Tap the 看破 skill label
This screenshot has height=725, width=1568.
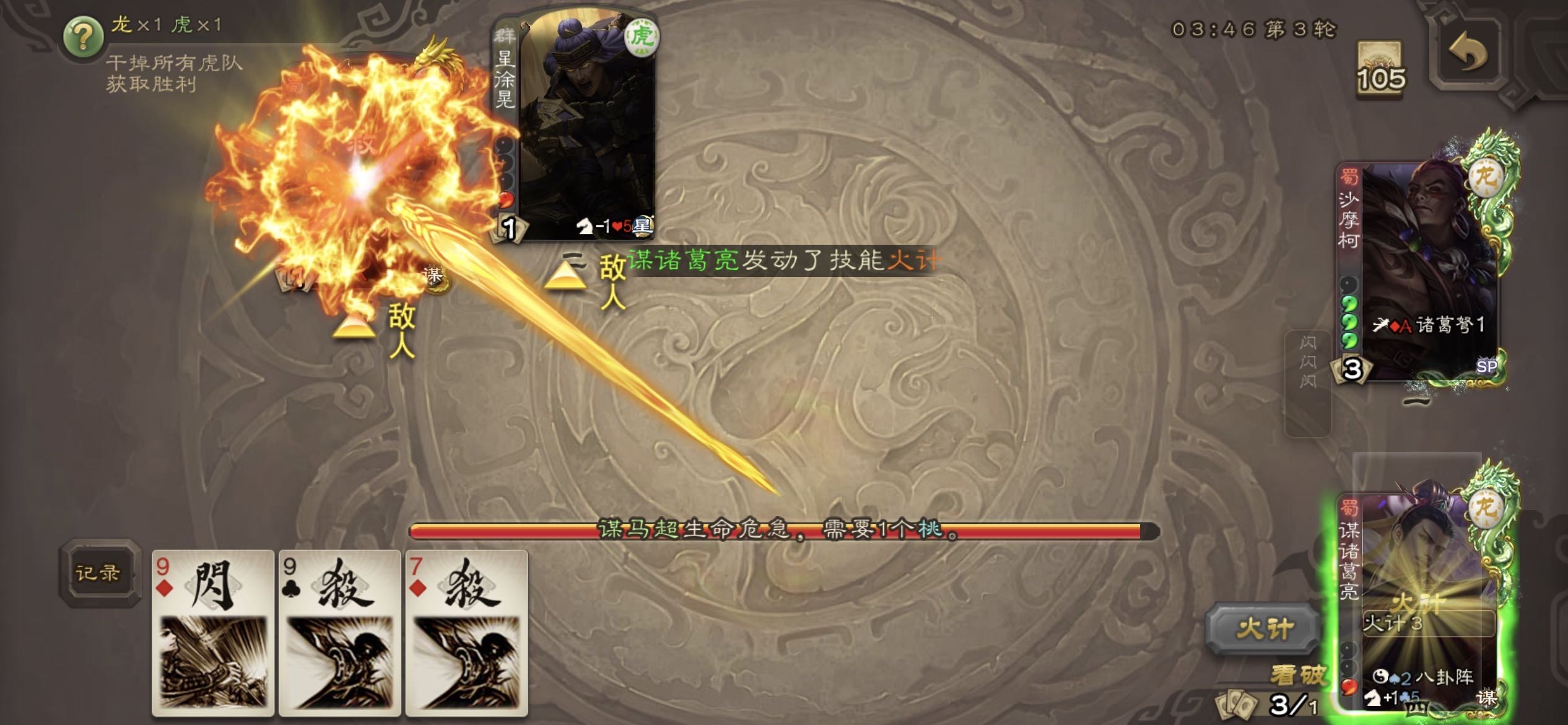pos(1299,675)
